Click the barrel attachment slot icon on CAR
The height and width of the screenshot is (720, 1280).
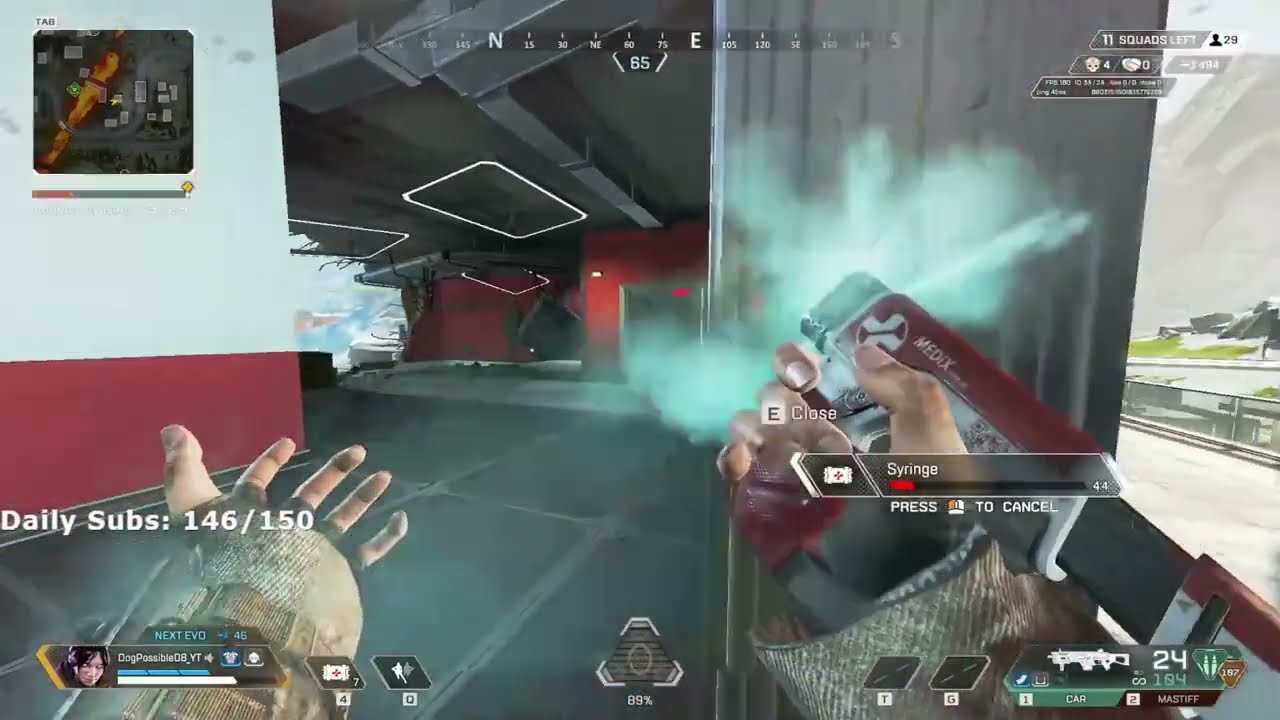pos(1042,680)
